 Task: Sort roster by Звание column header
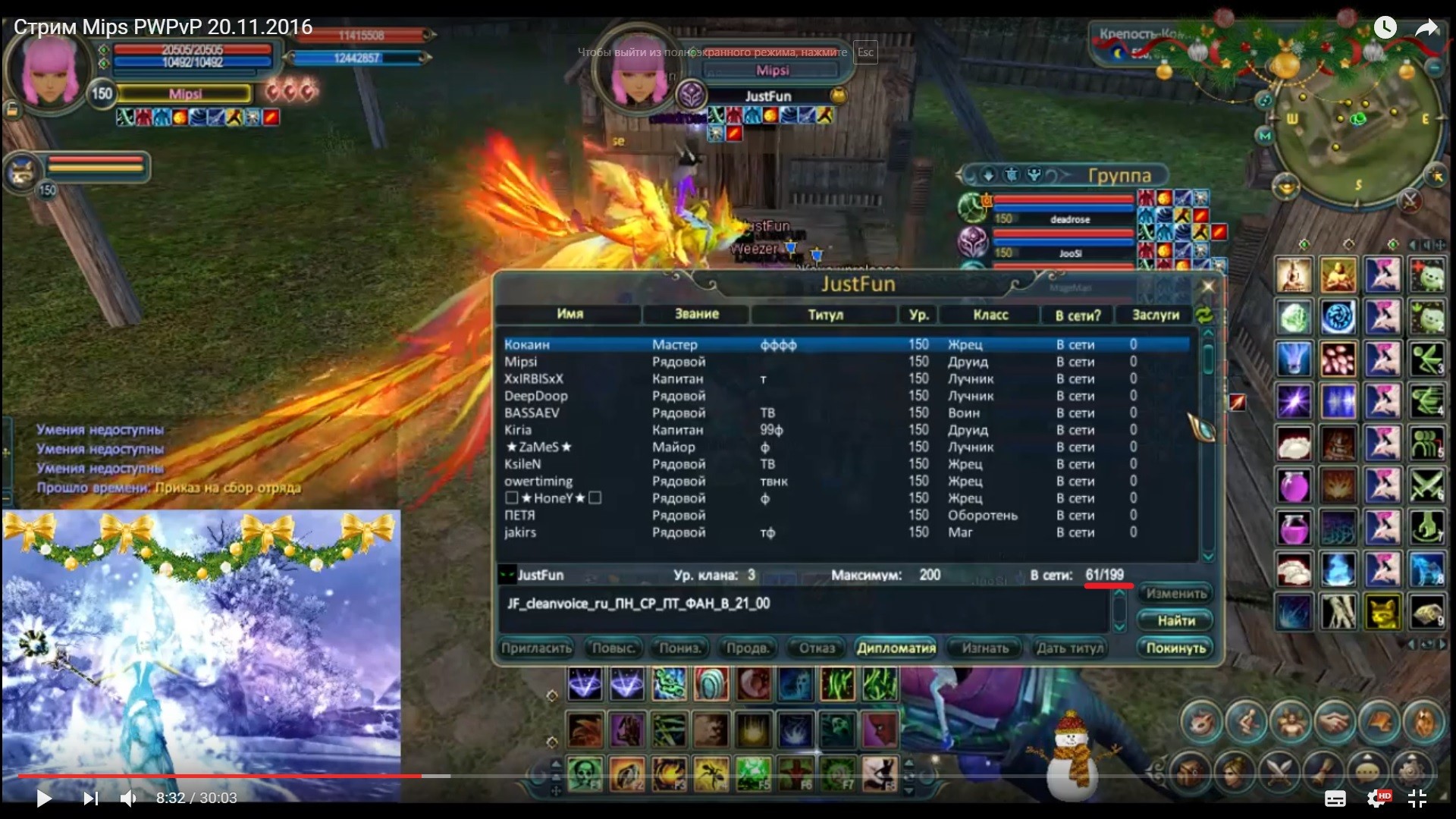point(696,315)
